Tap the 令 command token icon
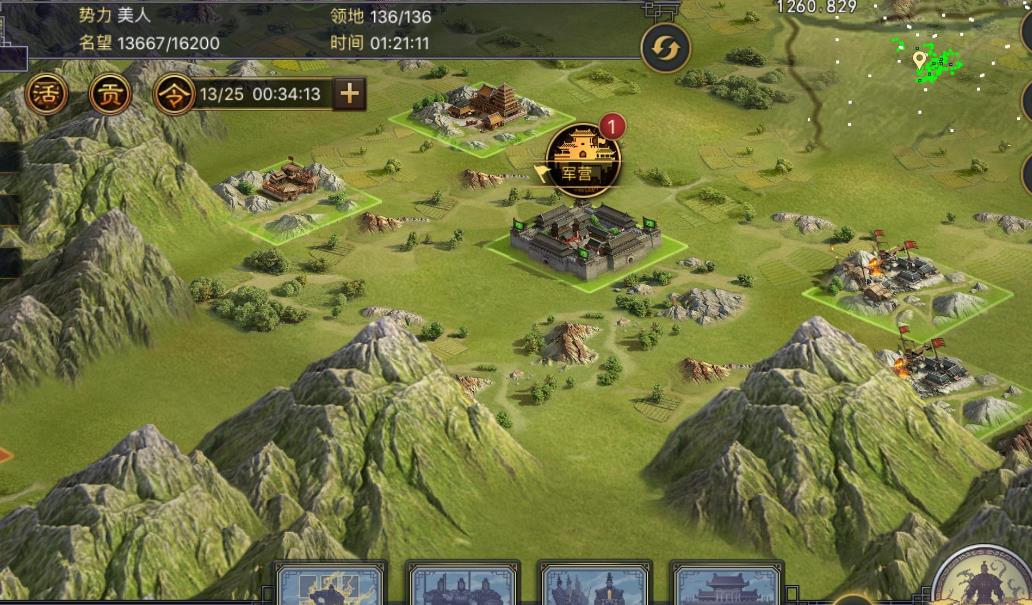This screenshot has height=605, width=1032. (x=174, y=95)
